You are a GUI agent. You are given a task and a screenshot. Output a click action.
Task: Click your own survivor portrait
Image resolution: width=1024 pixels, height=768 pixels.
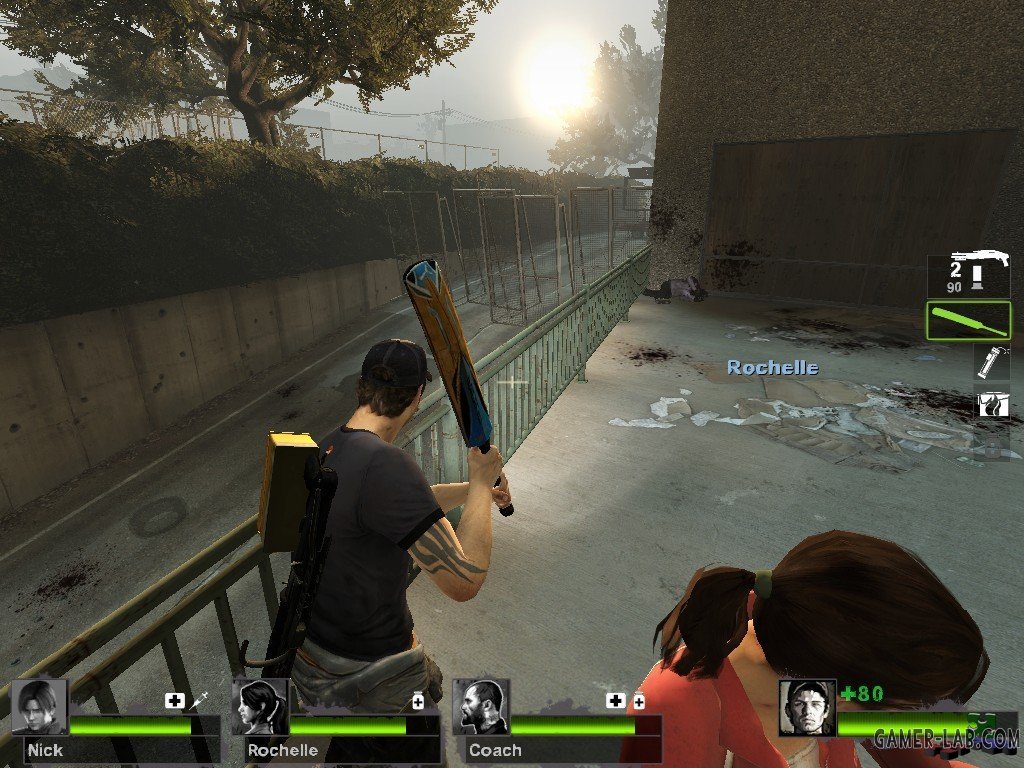point(807,708)
